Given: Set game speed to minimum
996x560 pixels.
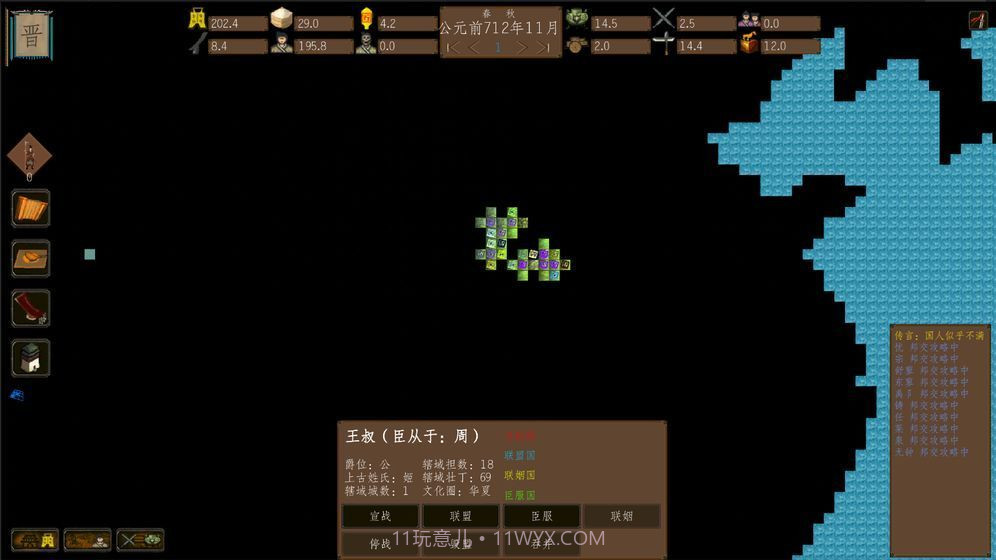Looking at the screenshot, I should click(x=453, y=47).
